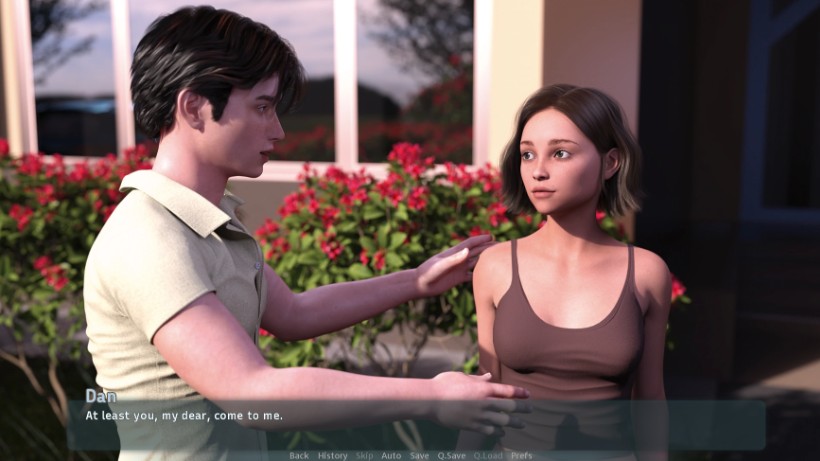Open the dialogue History log
The width and height of the screenshot is (820, 461).
(333, 455)
